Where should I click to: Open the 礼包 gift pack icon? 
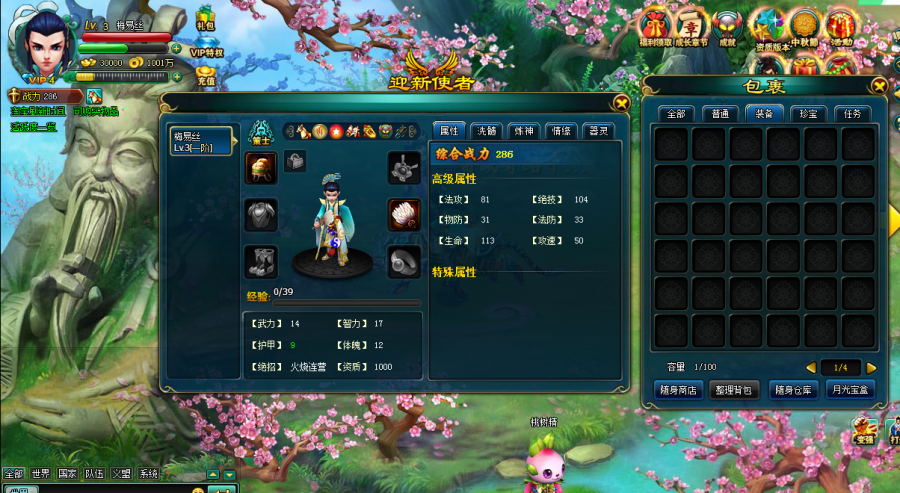(x=206, y=16)
